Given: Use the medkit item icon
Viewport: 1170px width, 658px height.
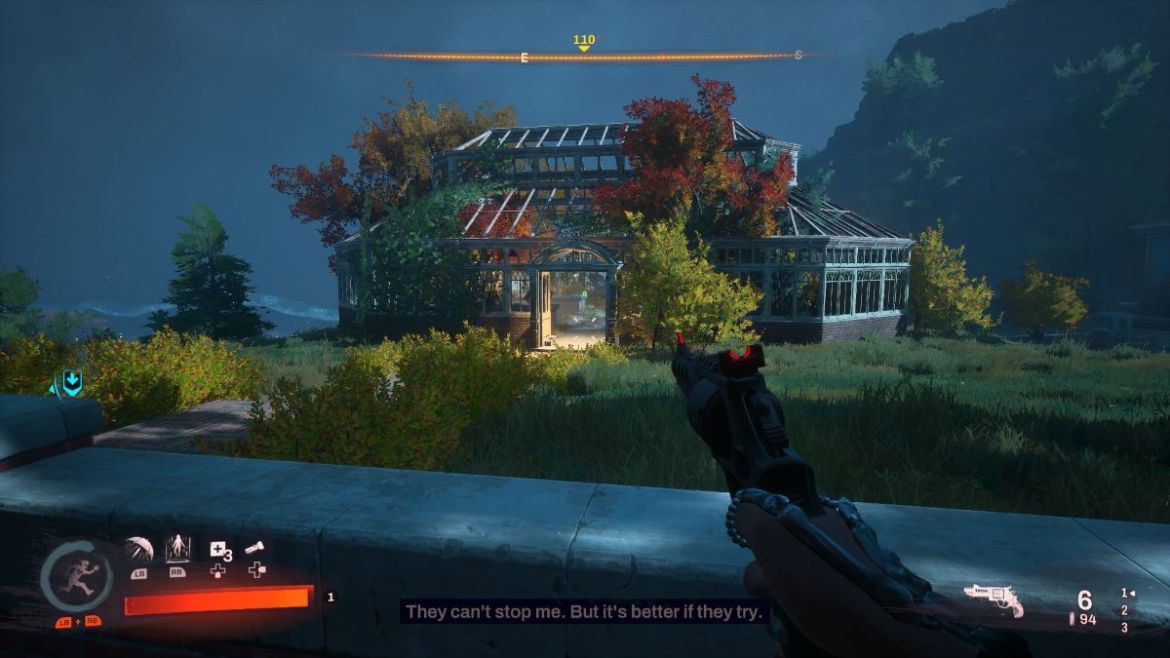Looking at the screenshot, I should click(x=218, y=549).
